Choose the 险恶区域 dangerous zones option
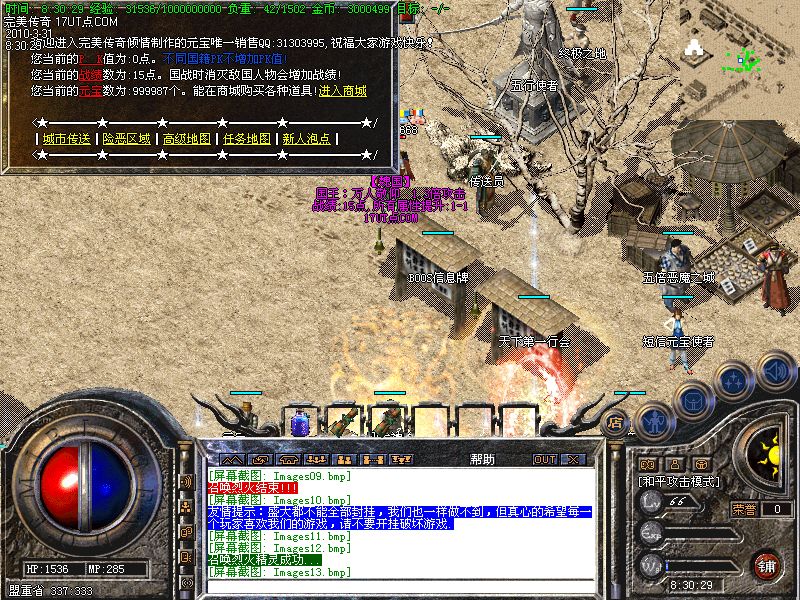 (127, 139)
